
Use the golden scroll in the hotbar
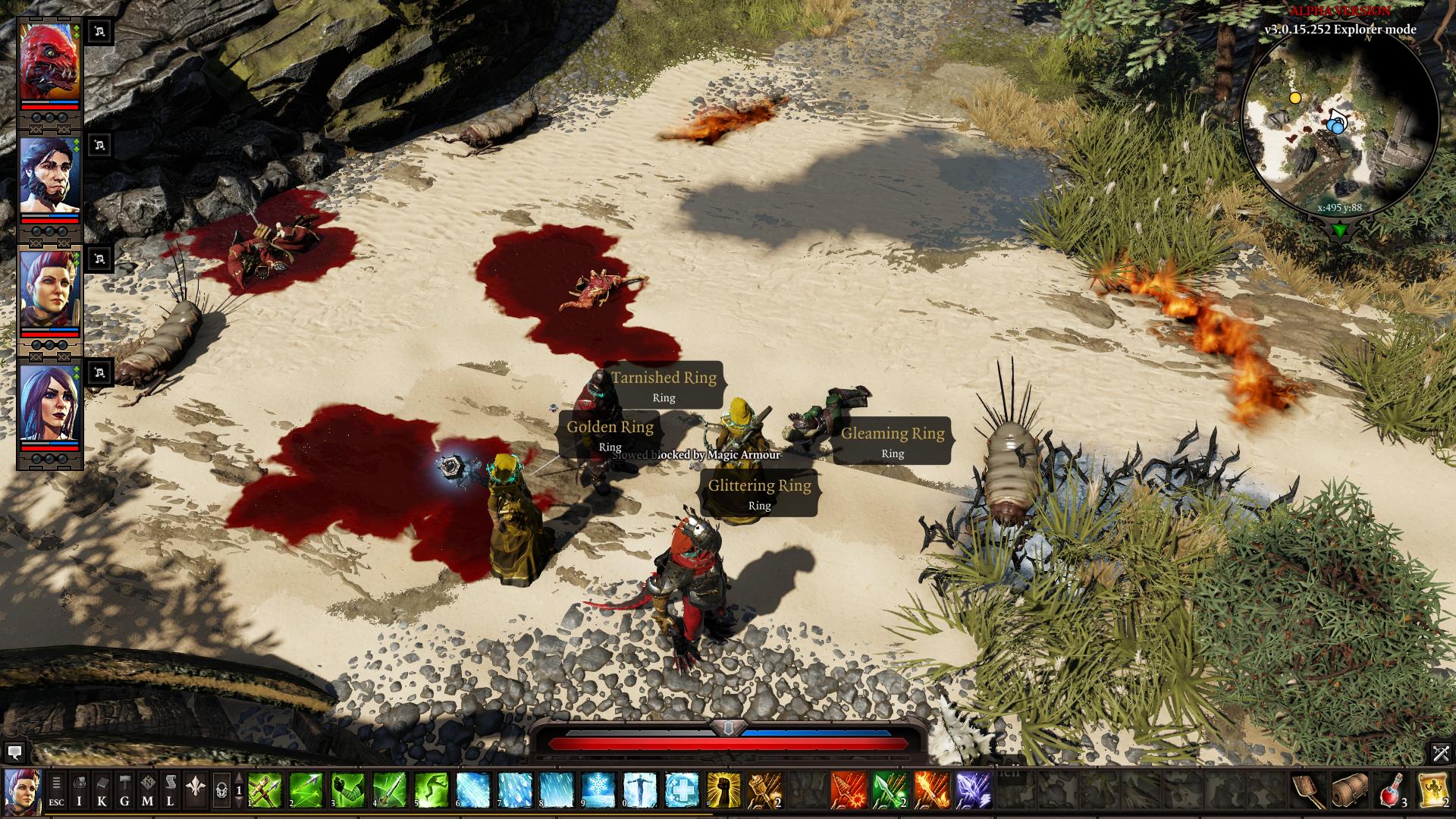click(1433, 790)
